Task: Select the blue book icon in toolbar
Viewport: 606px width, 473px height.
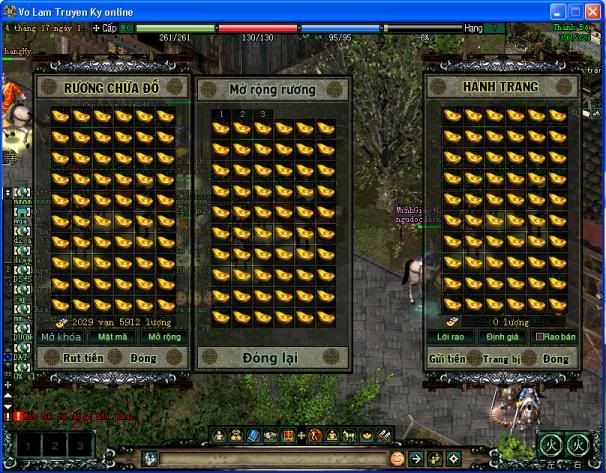Action: tap(254, 436)
